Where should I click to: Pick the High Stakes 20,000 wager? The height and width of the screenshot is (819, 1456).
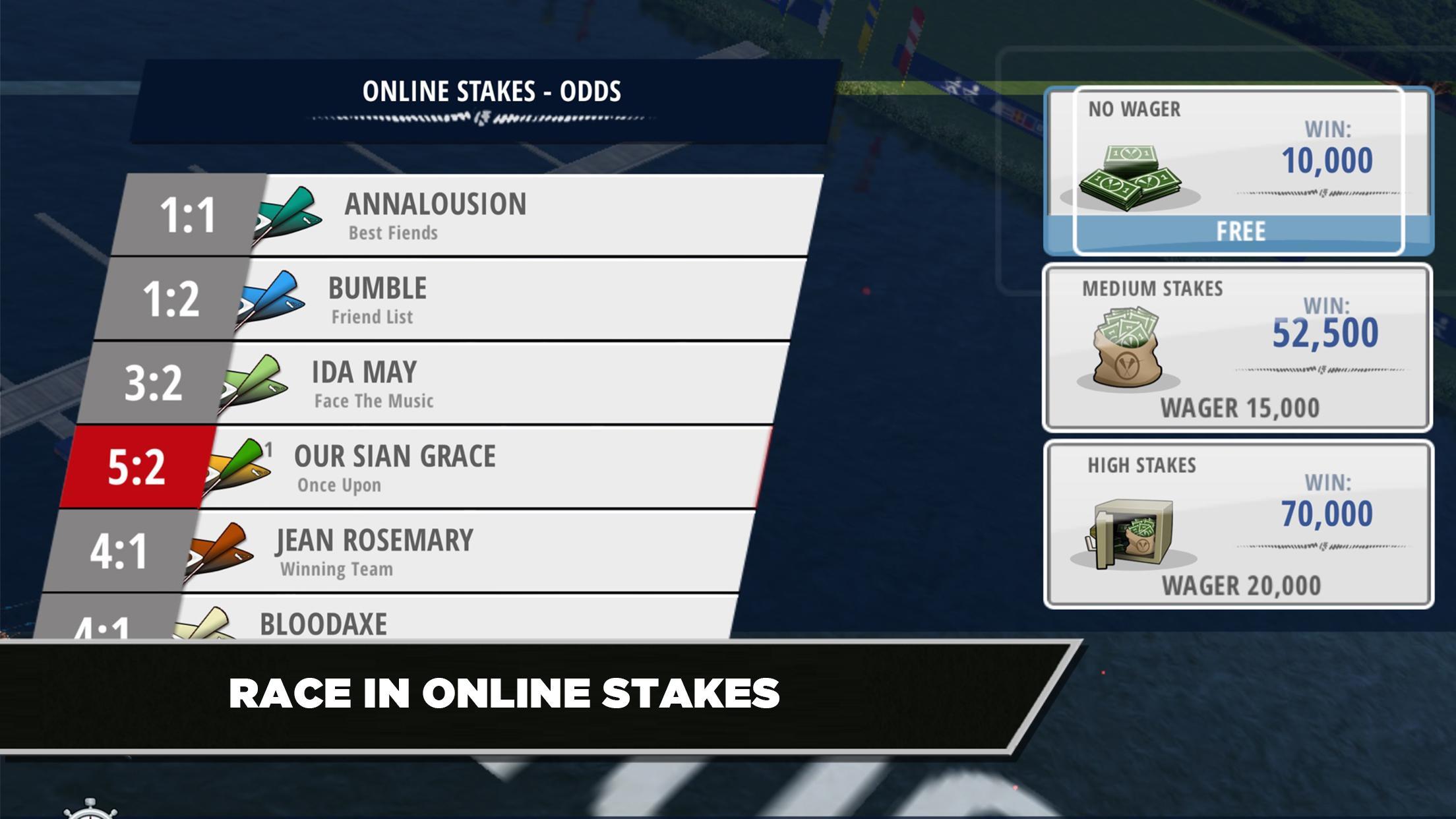point(1238,524)
